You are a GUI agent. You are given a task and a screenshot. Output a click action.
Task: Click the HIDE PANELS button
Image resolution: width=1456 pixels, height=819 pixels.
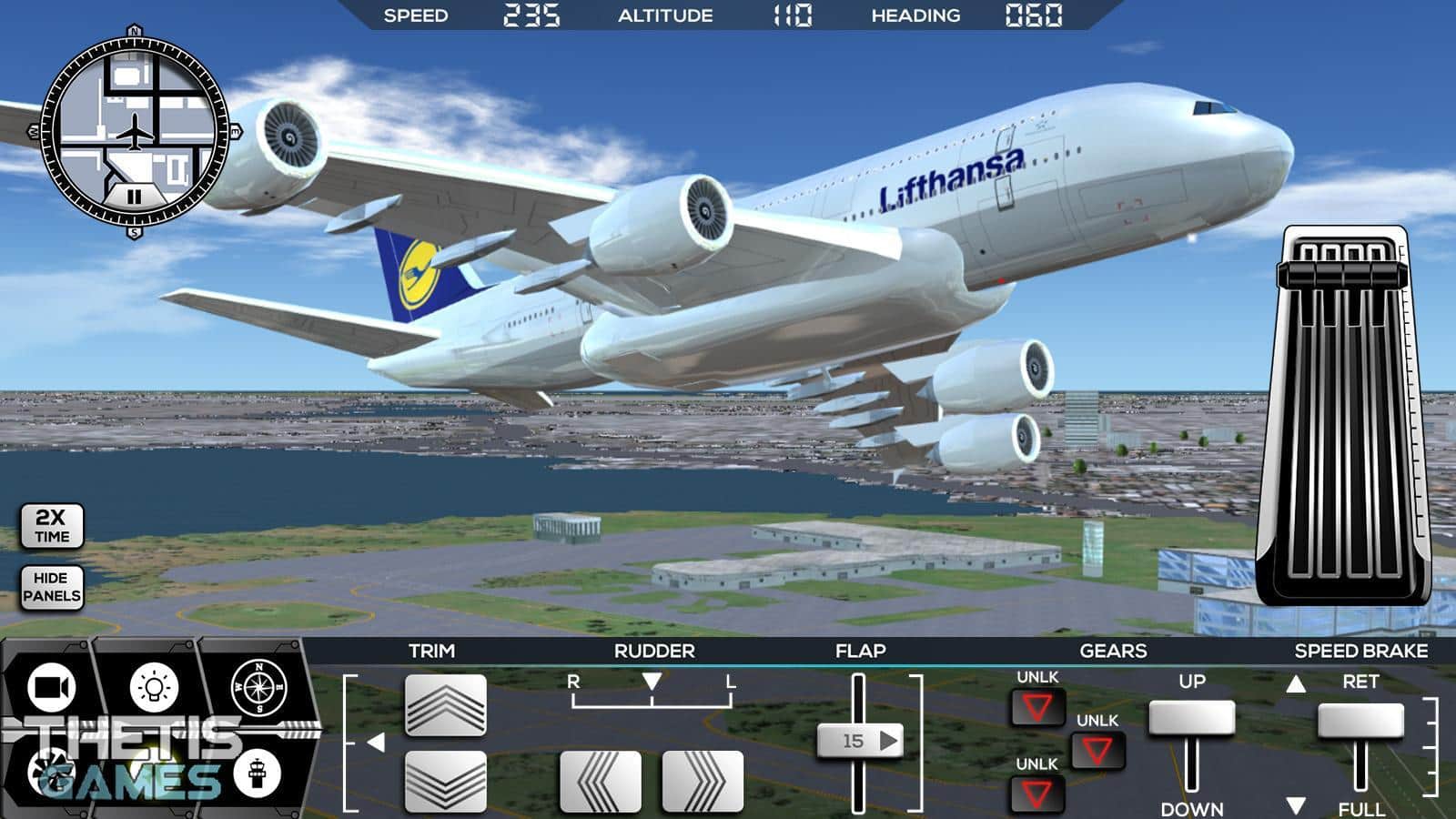coord(52,587)
